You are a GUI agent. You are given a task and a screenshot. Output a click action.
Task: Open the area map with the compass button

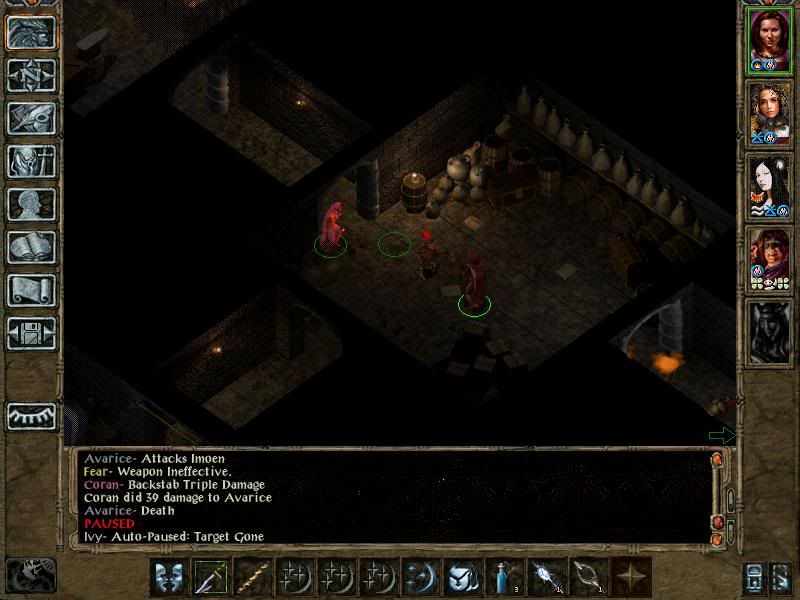(x=31, y=74)
